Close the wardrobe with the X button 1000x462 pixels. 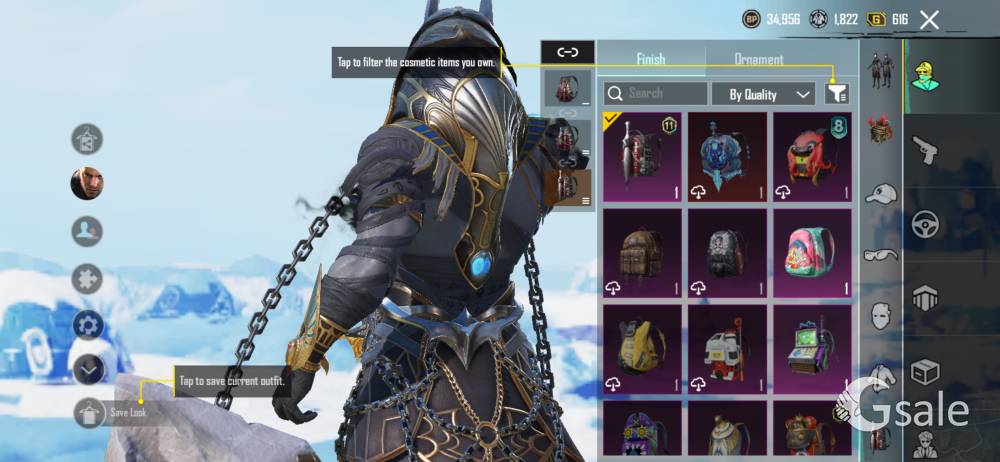(929, 19)
